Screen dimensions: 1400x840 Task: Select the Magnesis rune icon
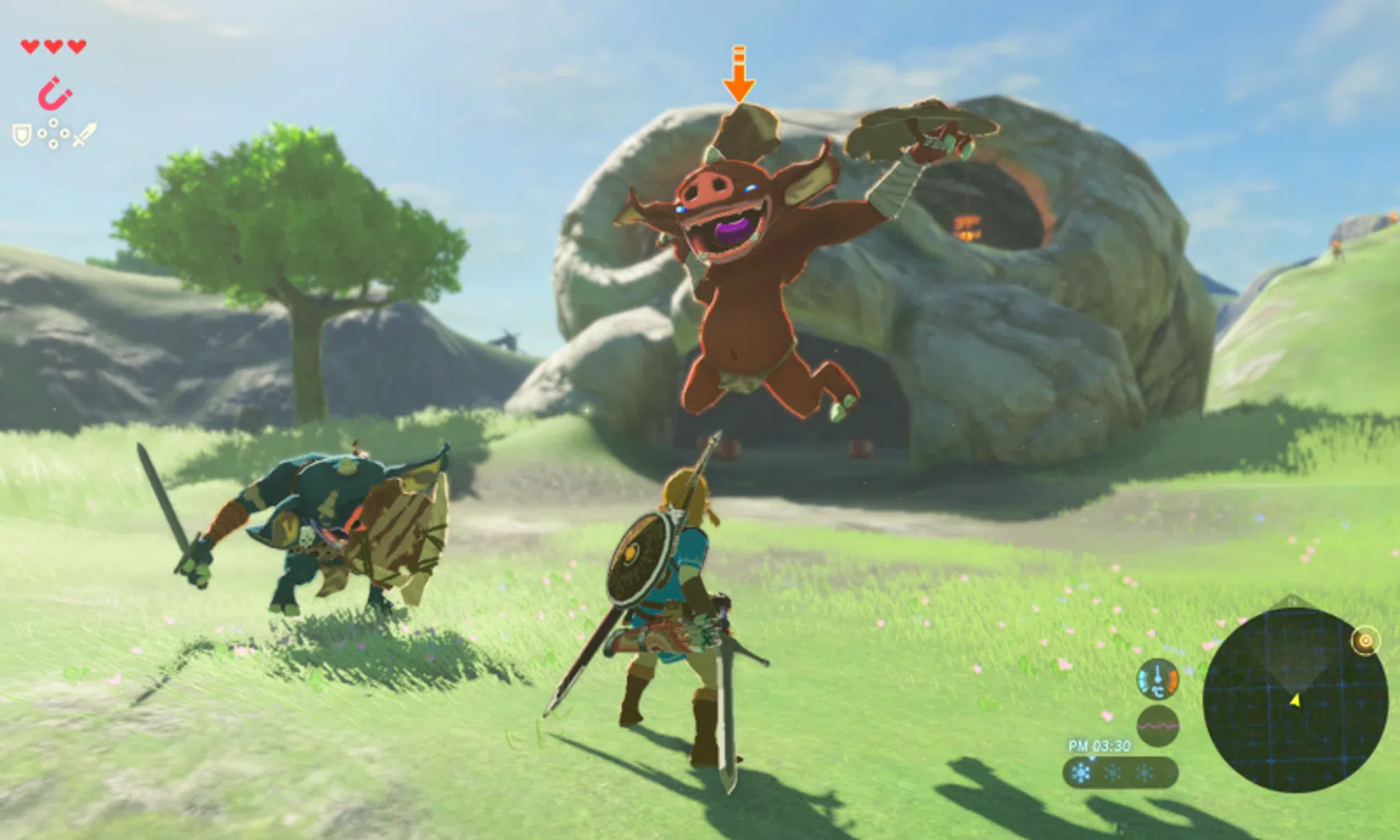click(54, 93)
